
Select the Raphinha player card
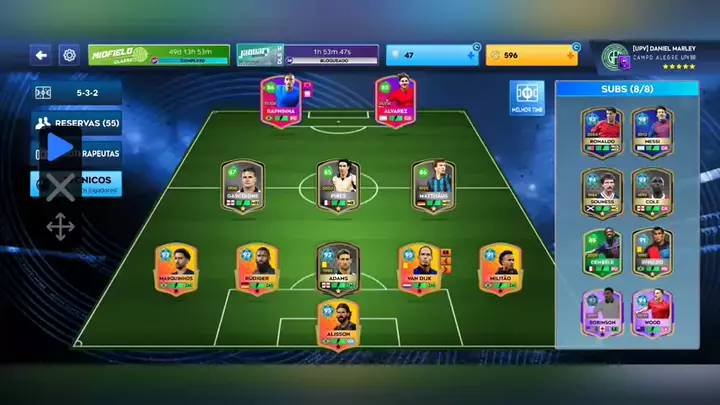pyautogui.click(x=280, y=101)
